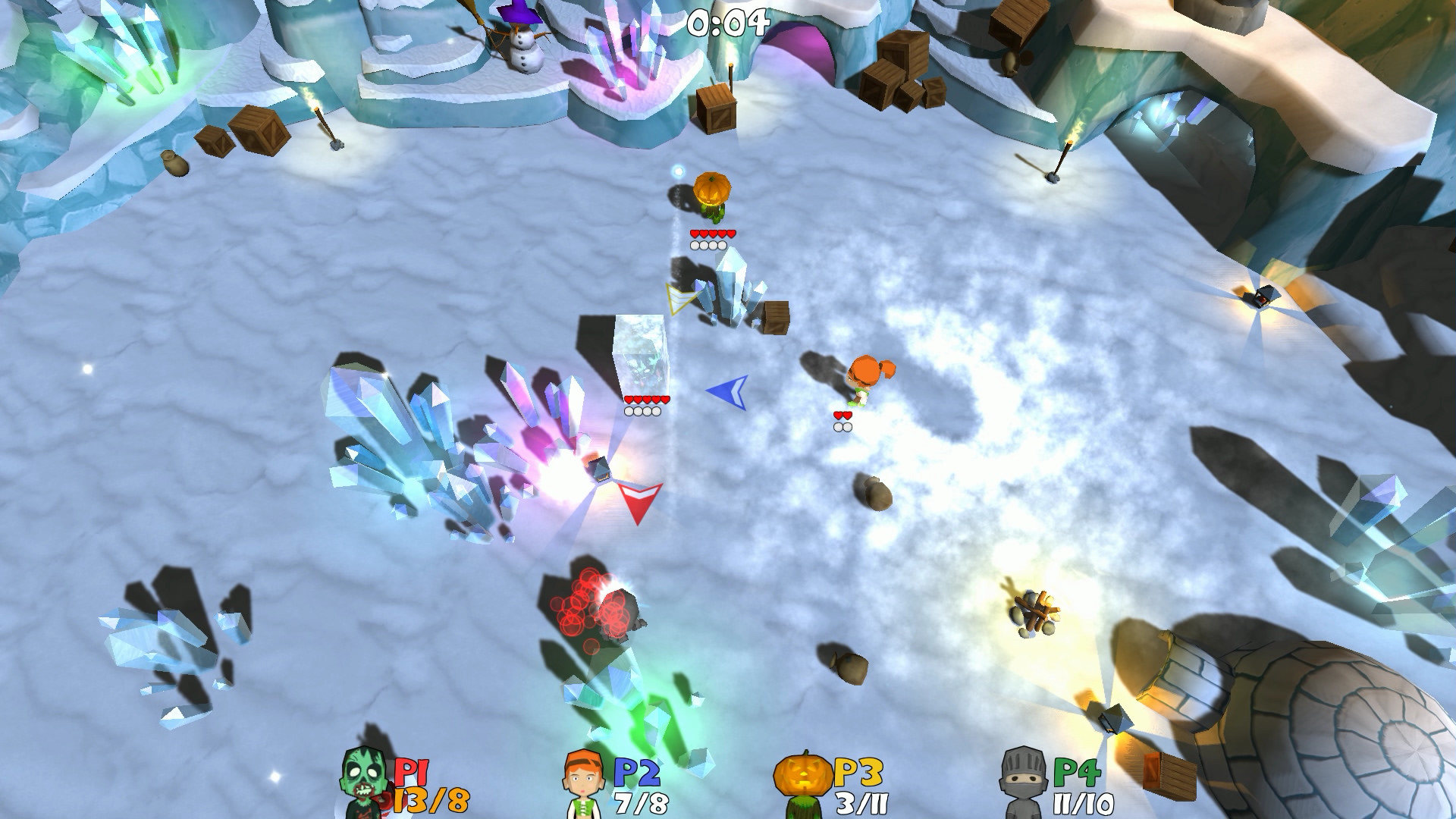This screenshot has height=819, width=1456.
Task: Toggle the frozen player's ammo dots
Action: tap(642, 412)
